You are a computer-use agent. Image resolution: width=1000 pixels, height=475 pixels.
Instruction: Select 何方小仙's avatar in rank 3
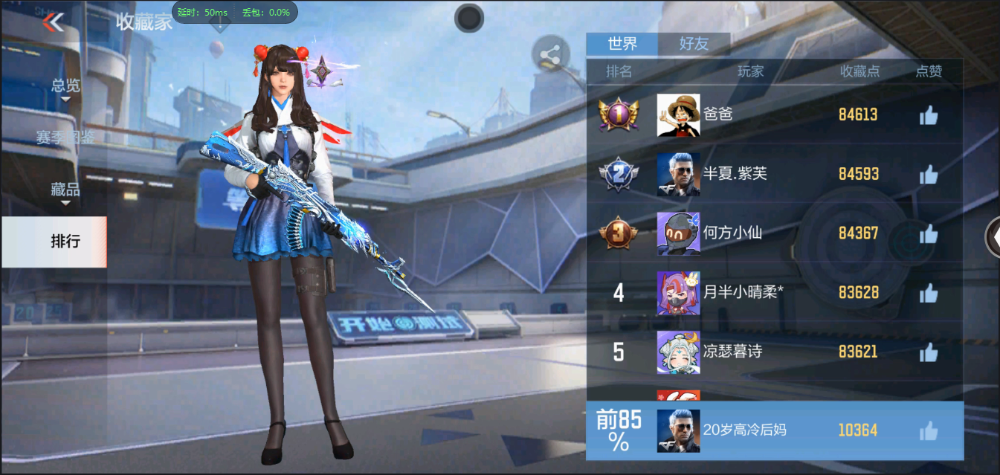(x=676, y=233)
